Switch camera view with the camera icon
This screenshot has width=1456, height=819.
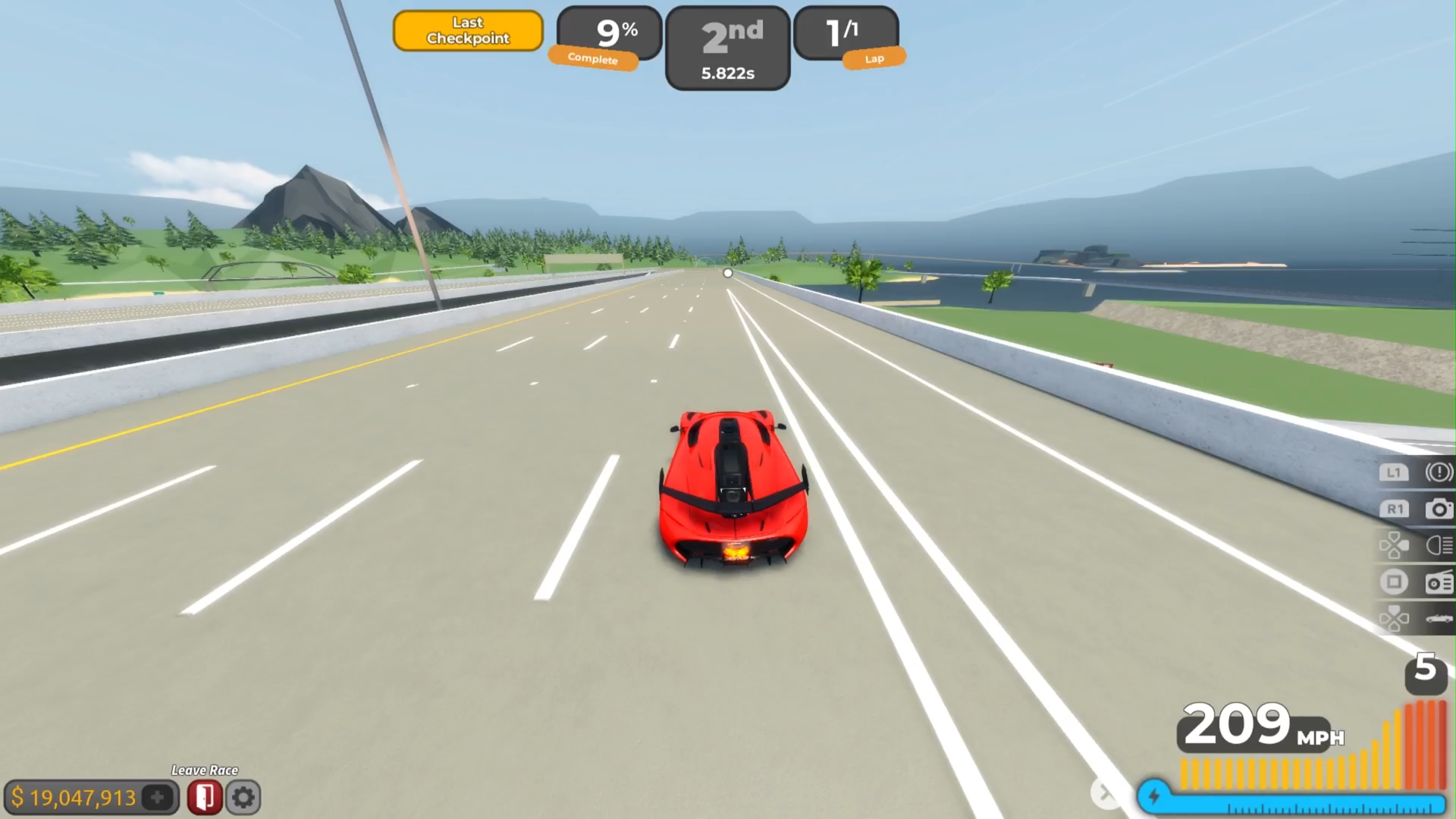[x=1438, y=509]
